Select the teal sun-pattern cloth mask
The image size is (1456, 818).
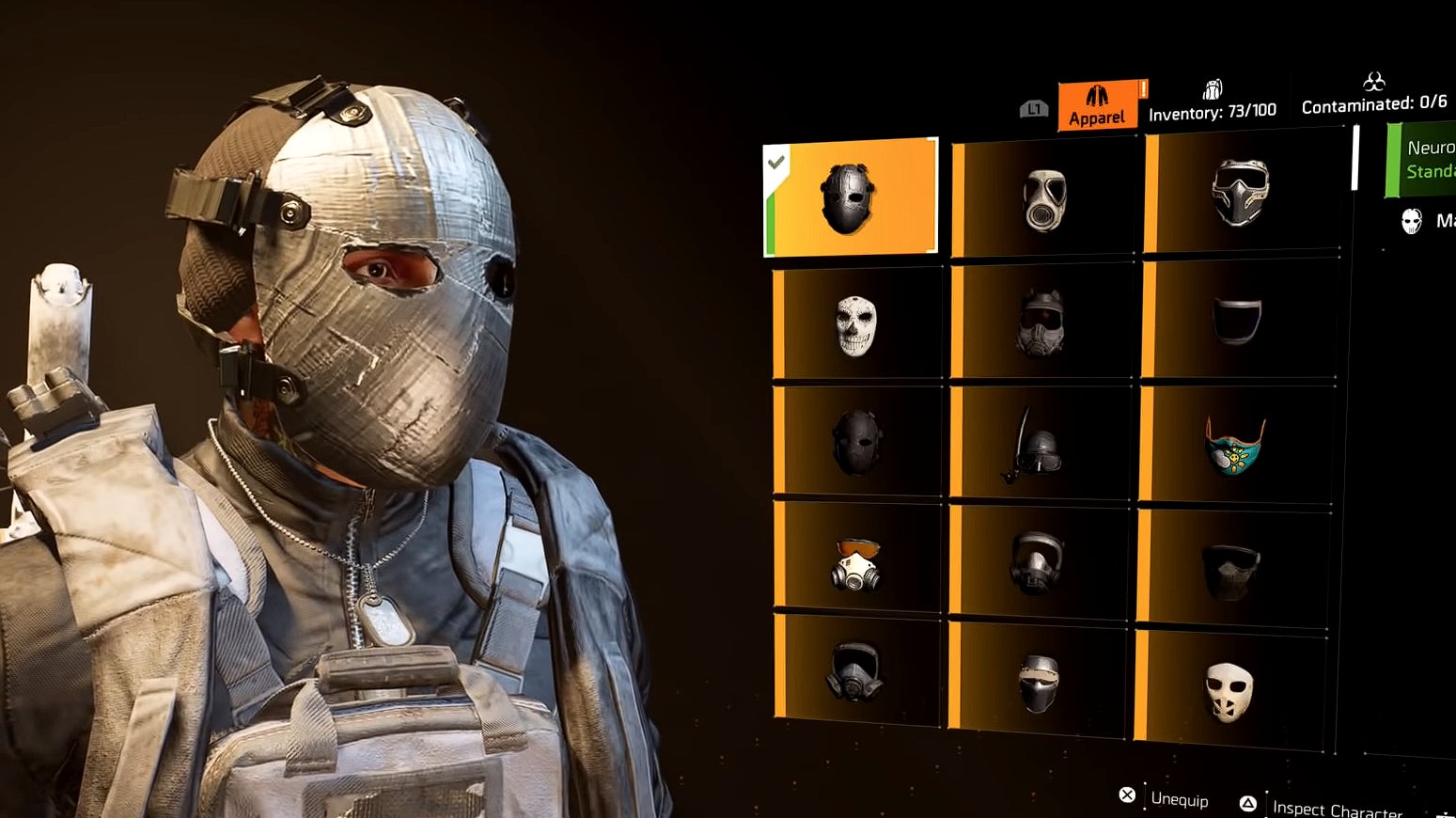(1235, 445)
